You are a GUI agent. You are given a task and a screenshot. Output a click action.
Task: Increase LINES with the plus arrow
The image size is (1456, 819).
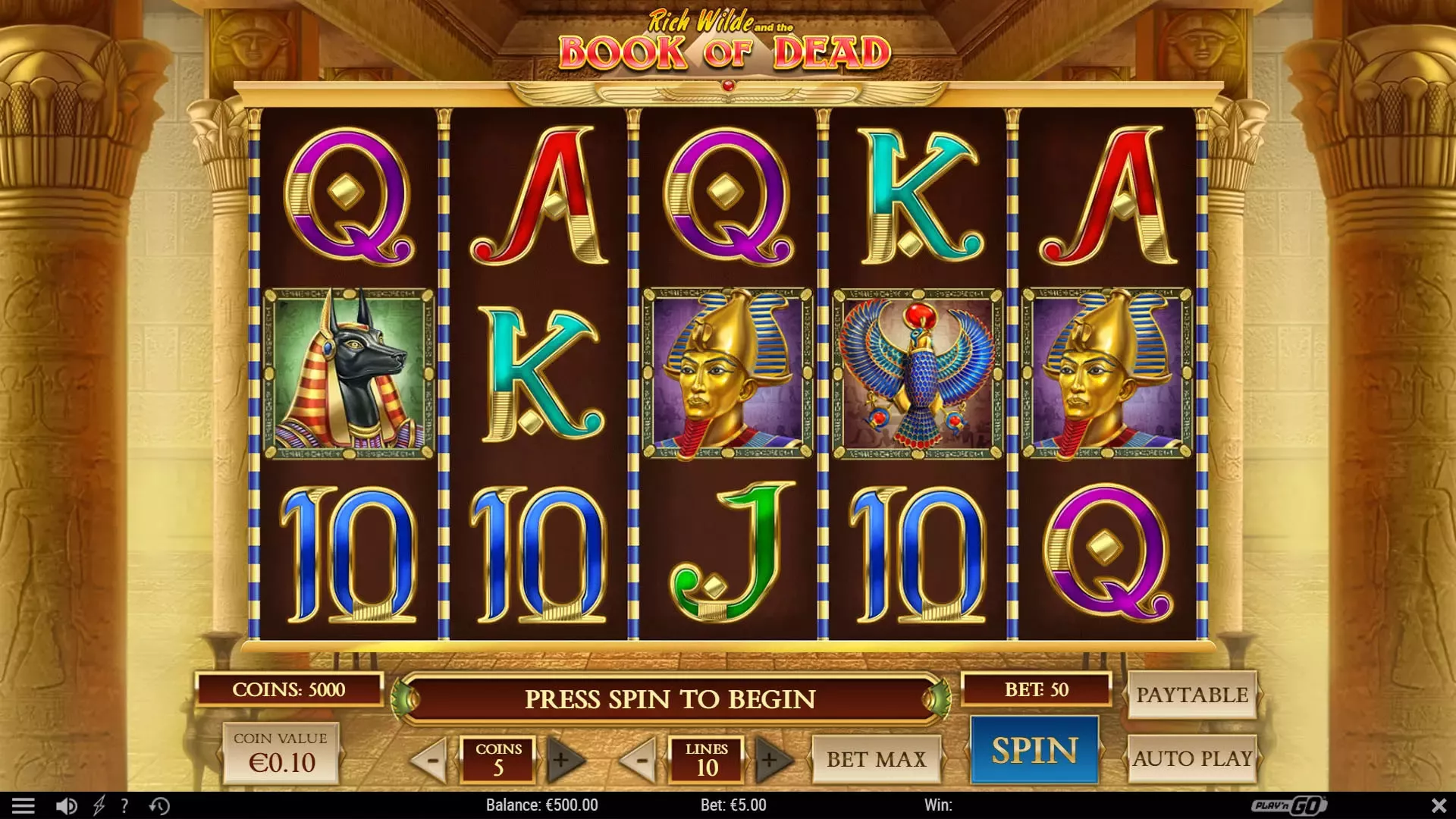772,759
